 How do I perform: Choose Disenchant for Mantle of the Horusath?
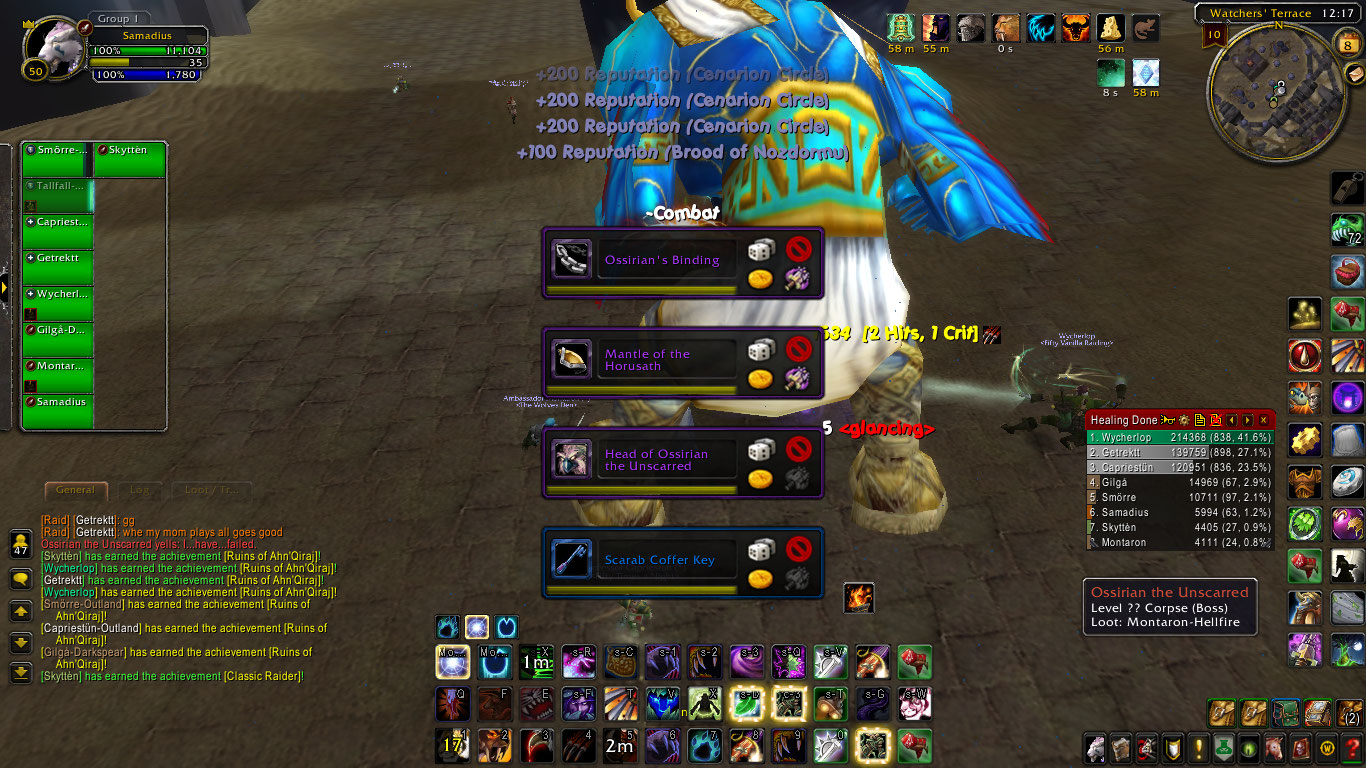coord(798,379)
